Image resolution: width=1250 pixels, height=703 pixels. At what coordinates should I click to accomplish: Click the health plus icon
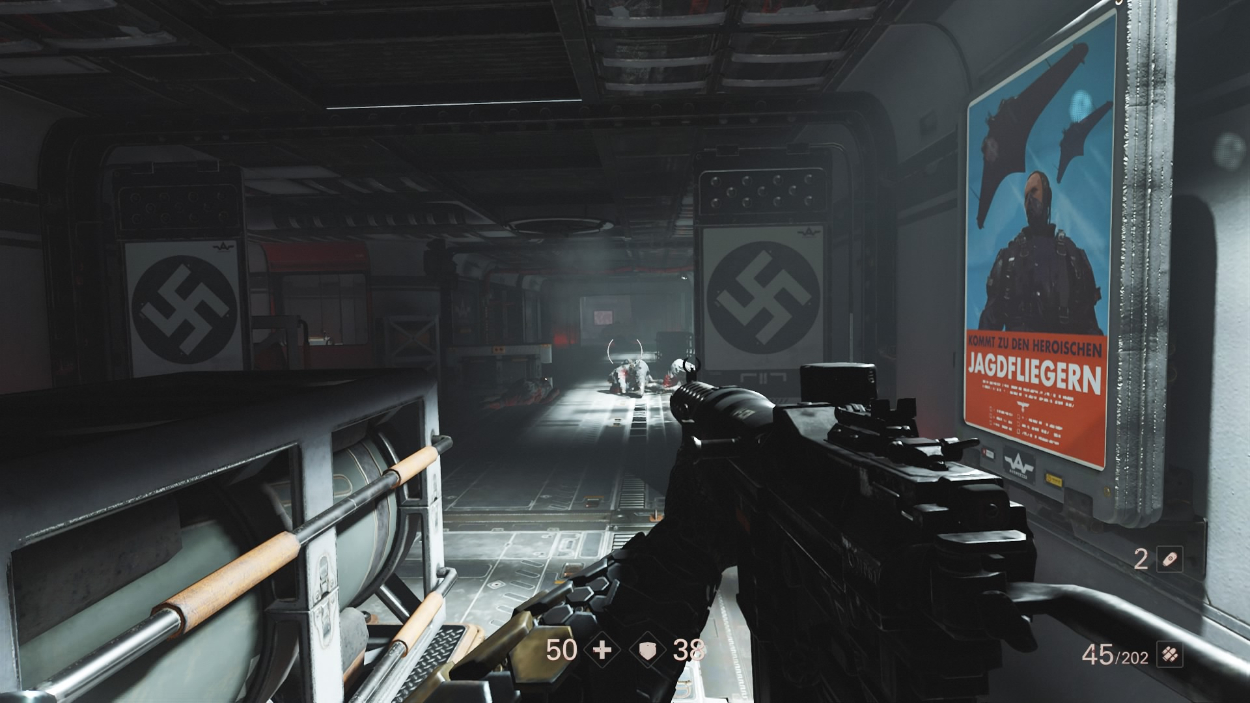(602, 650)
